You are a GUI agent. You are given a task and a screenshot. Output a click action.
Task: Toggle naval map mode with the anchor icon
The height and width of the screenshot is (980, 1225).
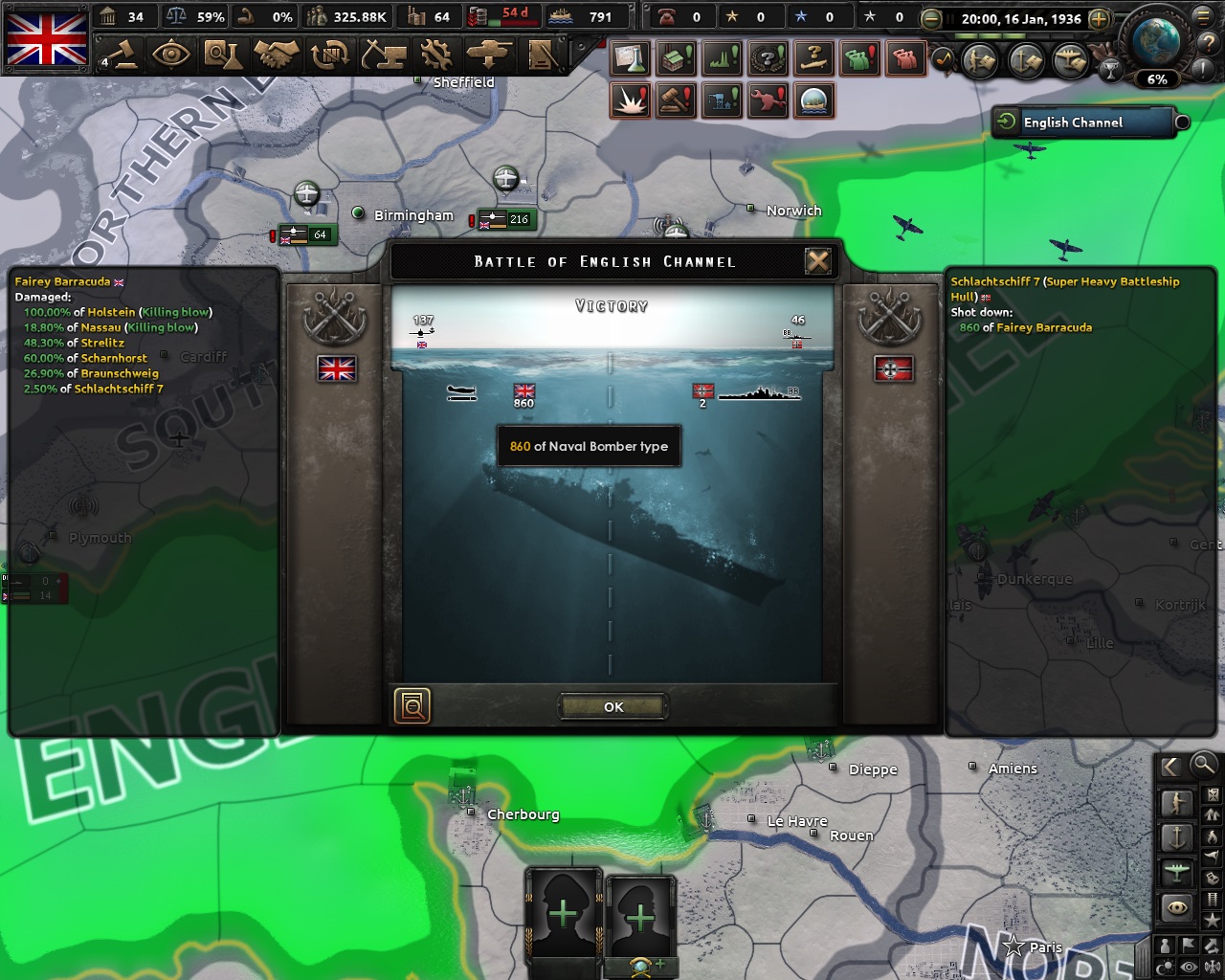click(x=1177, y=838)
